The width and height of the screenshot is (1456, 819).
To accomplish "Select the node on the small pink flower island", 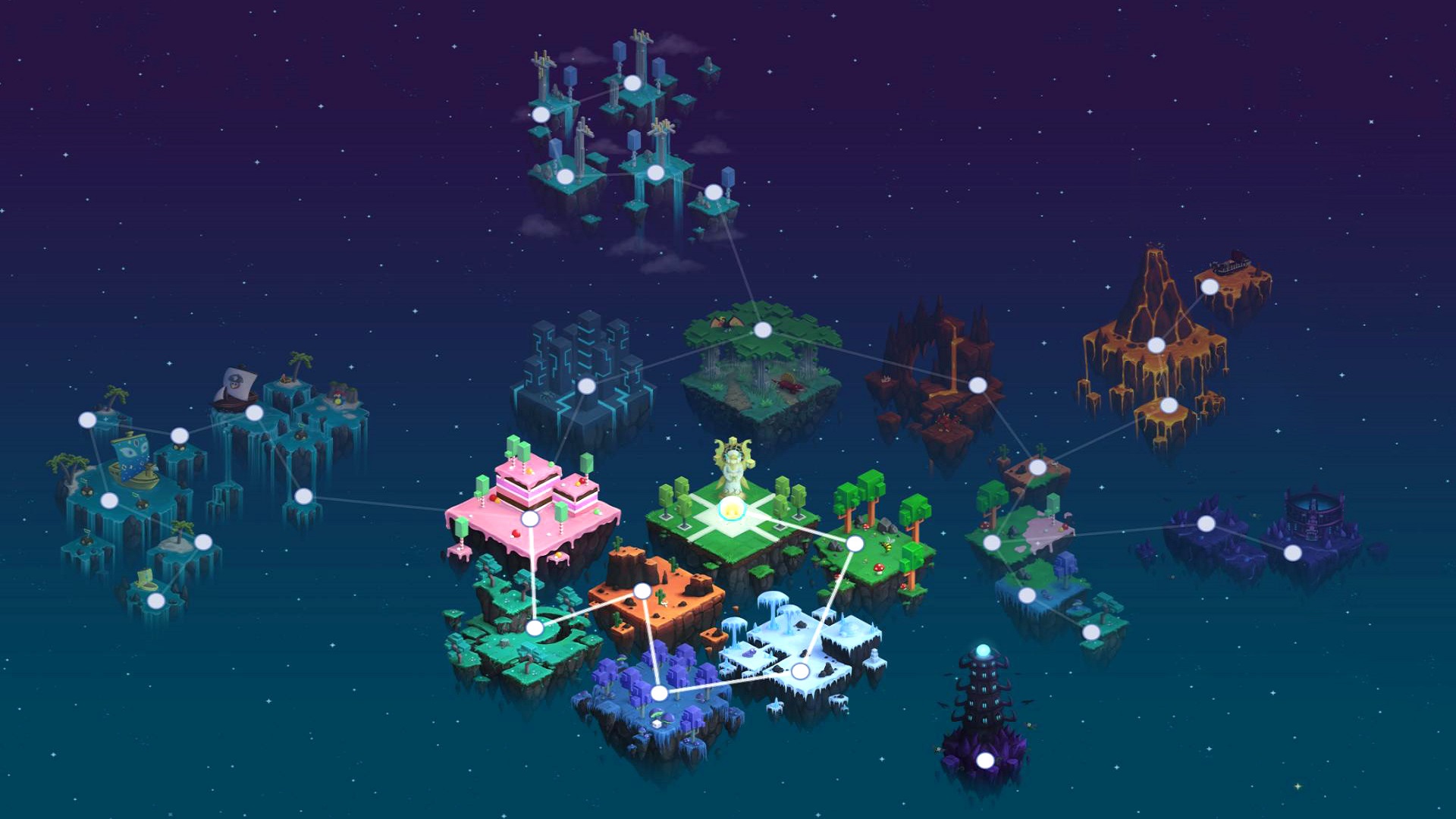I will click(992, 541).
